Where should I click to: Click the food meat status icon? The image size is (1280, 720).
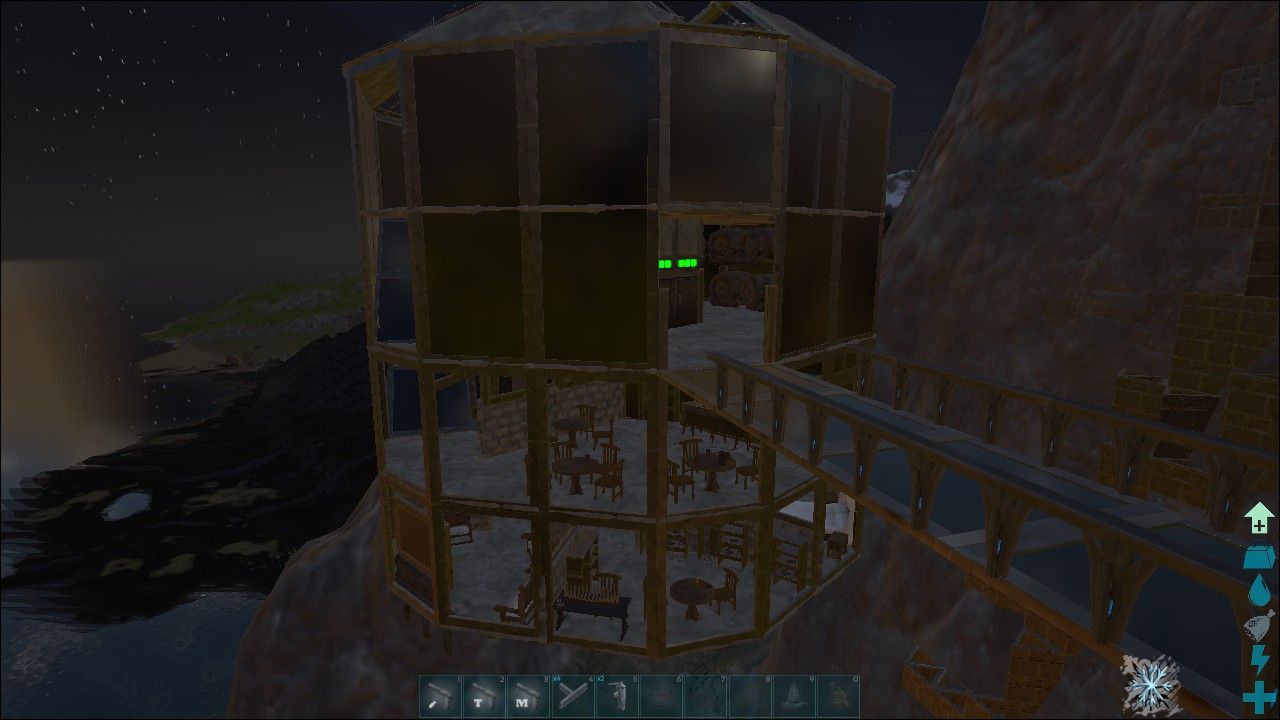[1258, 624]
